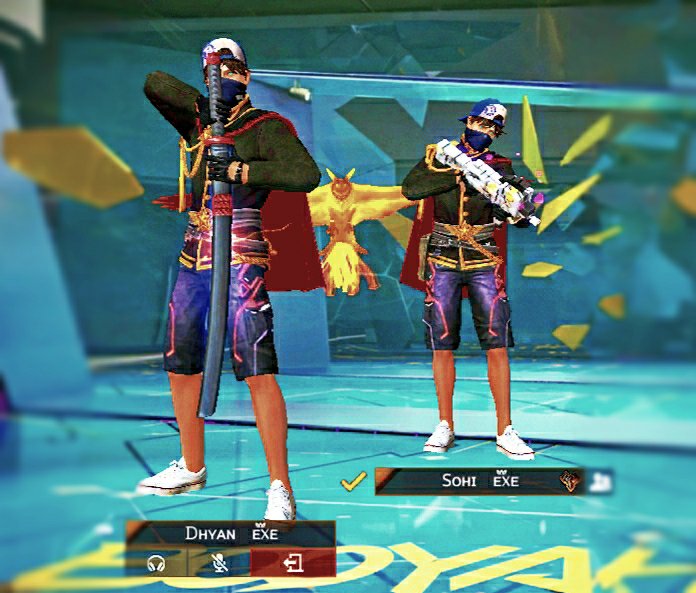Toggle the headphone audio button
The height and width of the screenshot is (593, 696).
(155, 563)
